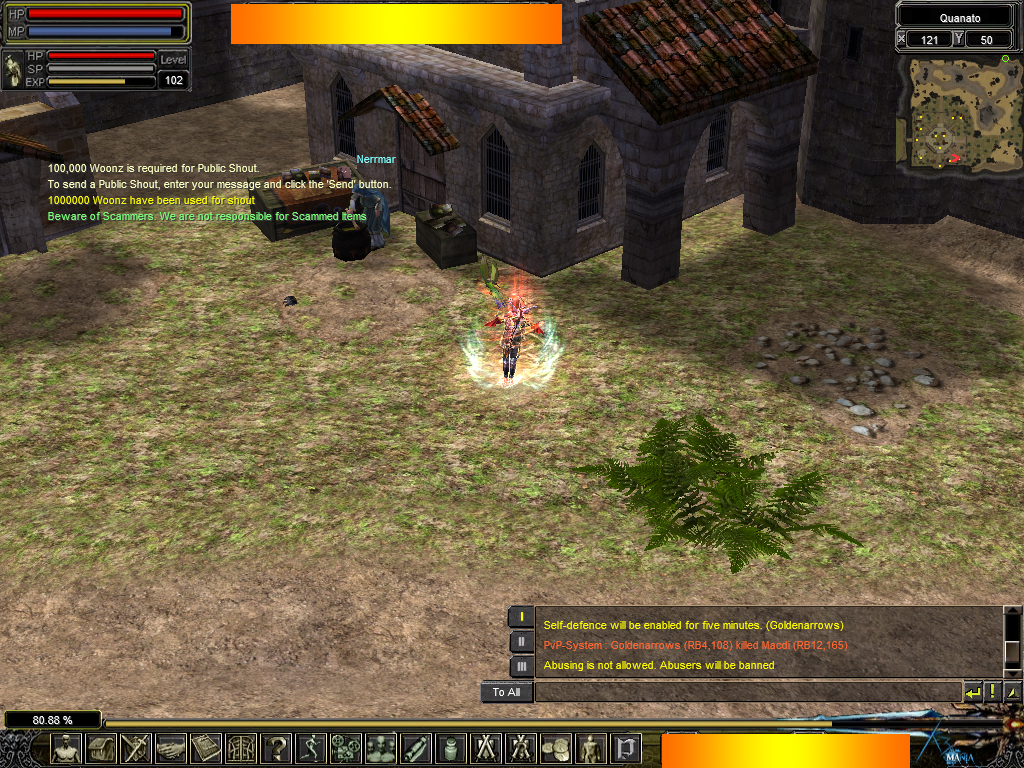Viewport: 1024px width, 768px height.
Task: Click the handshake trade icon
Action: point(171,748)
